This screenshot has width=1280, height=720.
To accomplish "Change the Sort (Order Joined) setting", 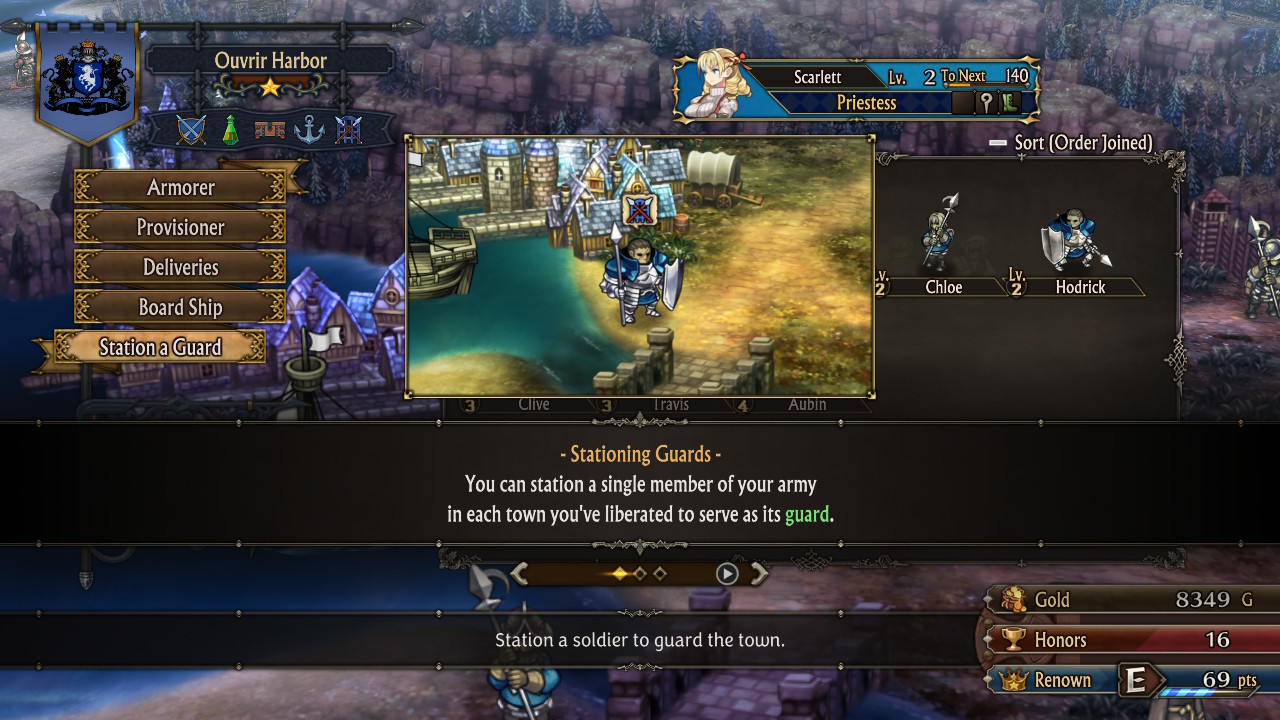I will coord(1072,143).
